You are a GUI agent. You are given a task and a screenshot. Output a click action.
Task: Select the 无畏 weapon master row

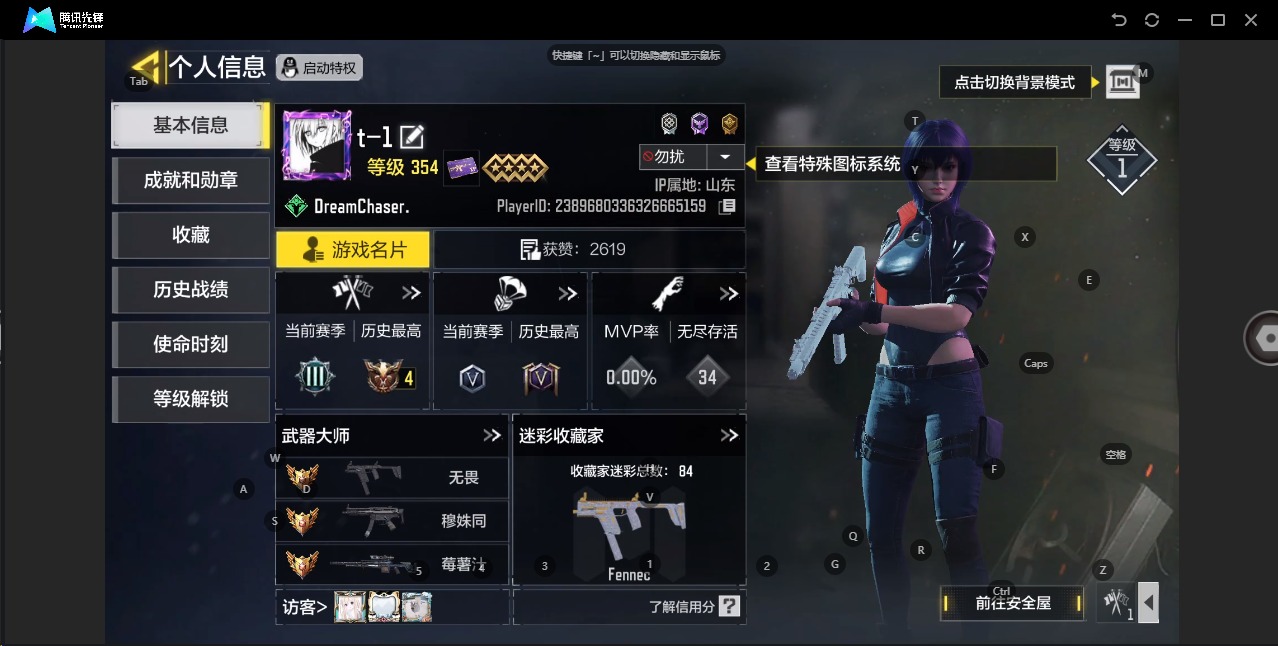[392, 478]
